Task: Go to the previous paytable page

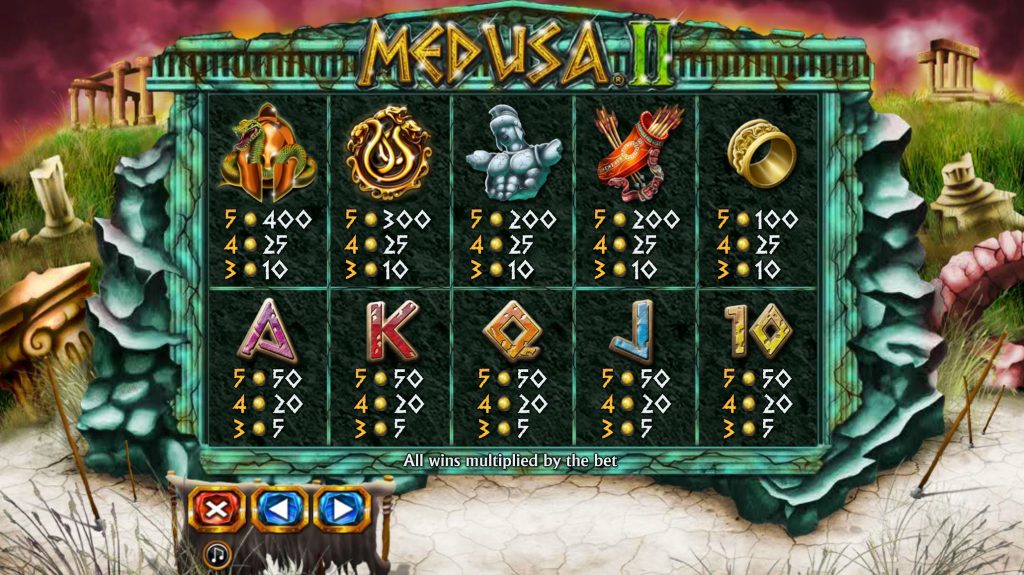Action: pos(279,509)
